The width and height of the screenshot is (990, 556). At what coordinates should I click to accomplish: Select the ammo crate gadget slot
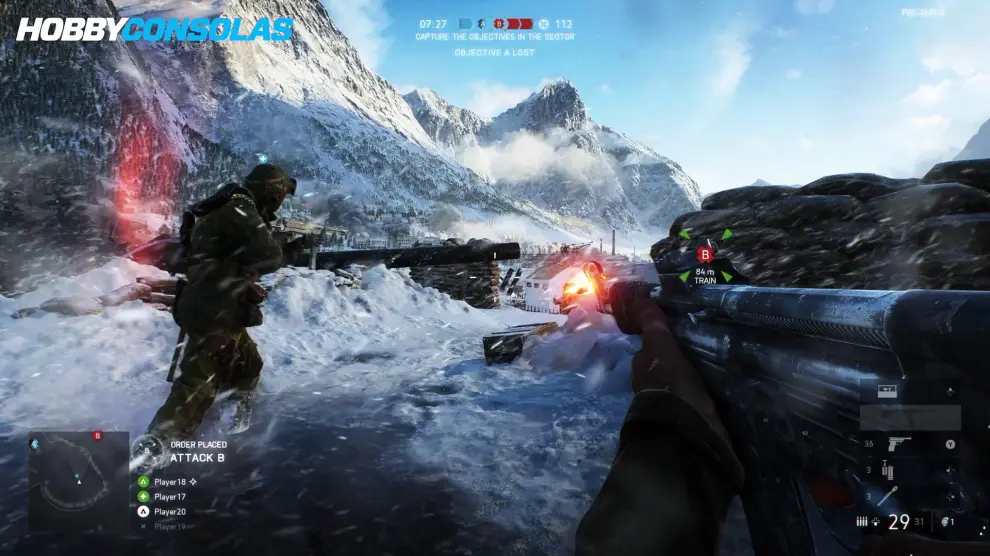pos(887,391)
